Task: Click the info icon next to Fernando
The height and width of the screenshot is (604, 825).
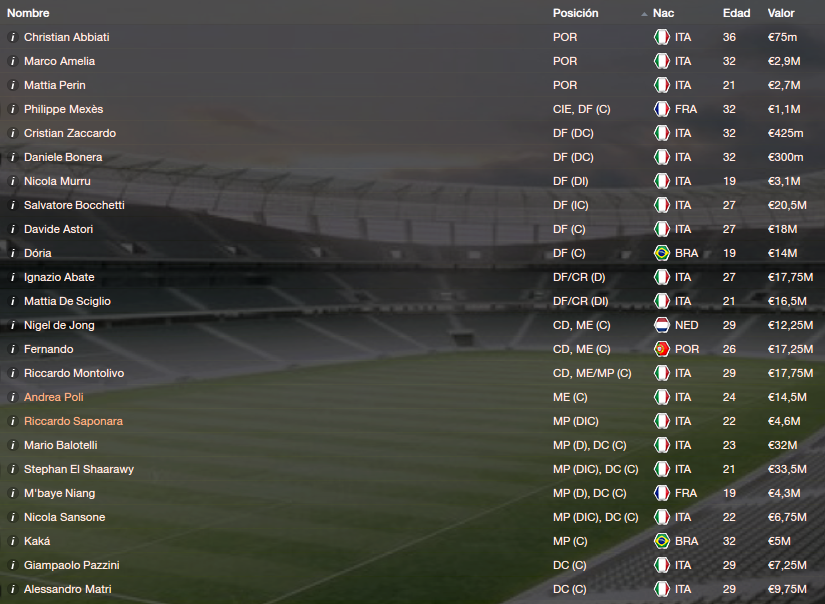Action: pos(12,349)
